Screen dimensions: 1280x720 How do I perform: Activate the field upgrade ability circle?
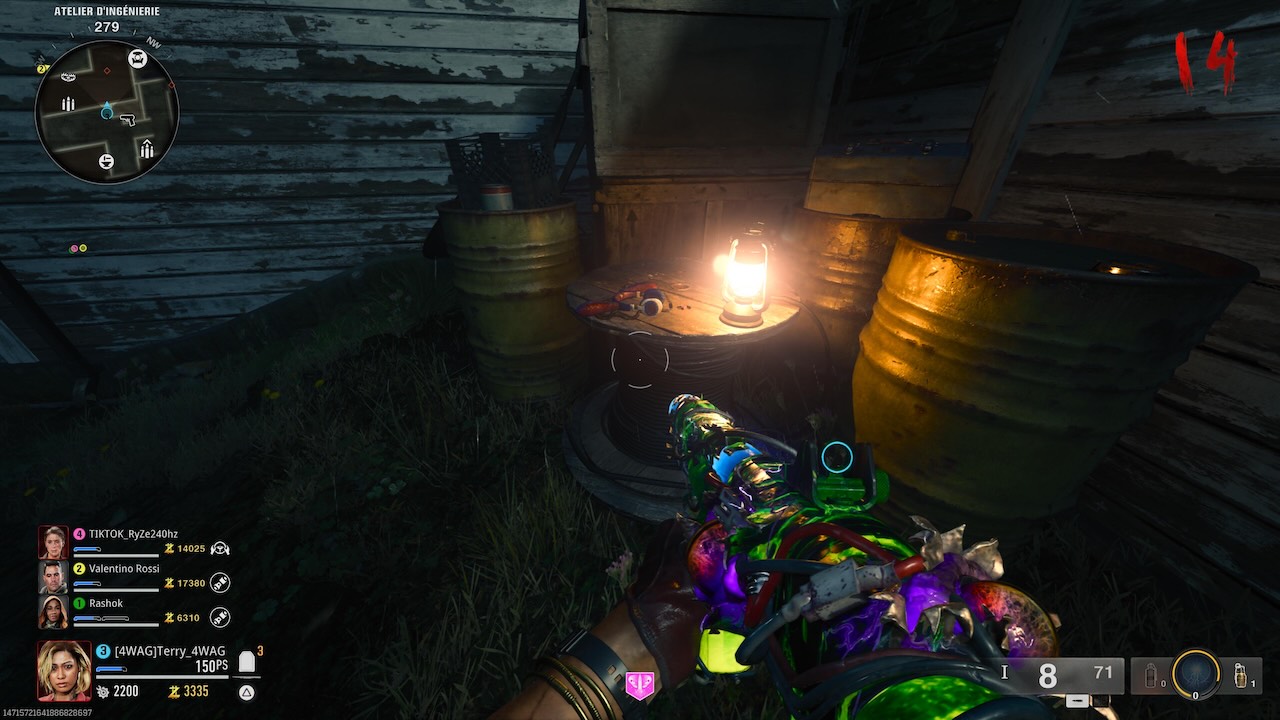click(x=1196, y=675)
